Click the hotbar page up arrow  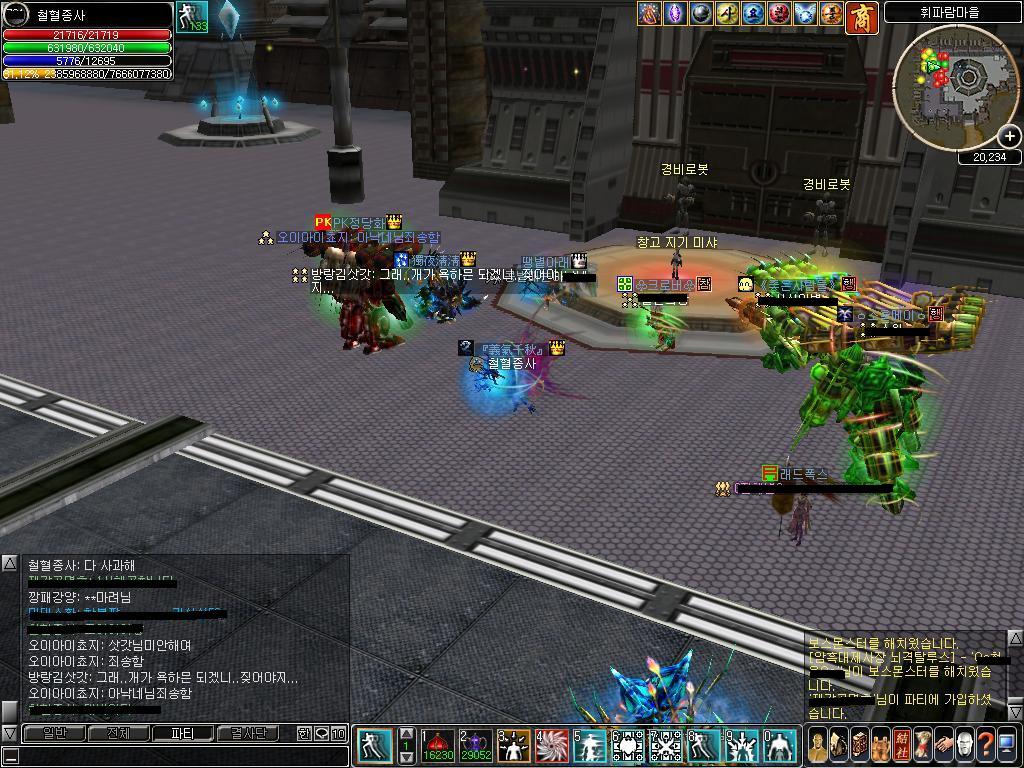tap(406, 732)
